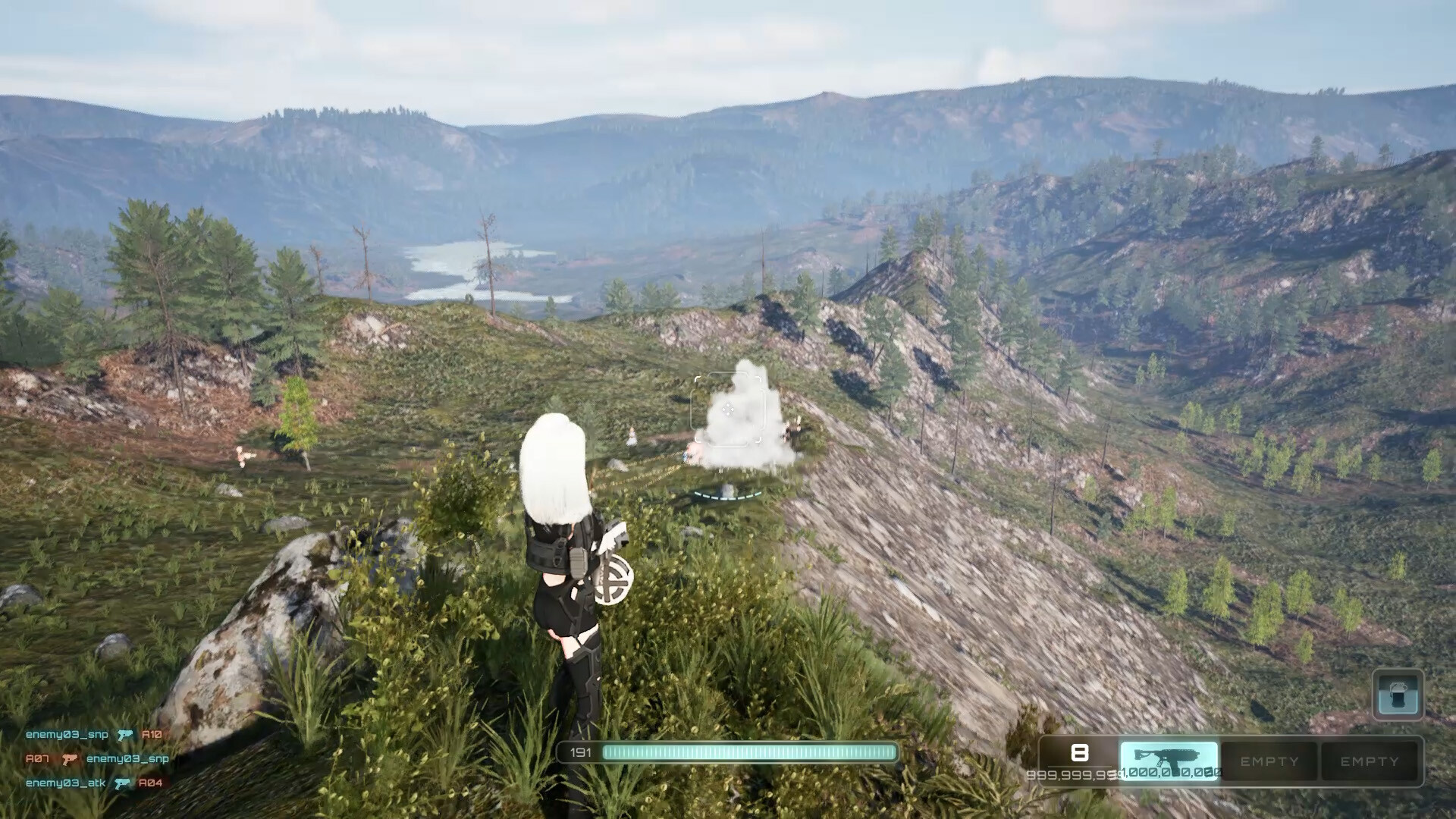The image size is (1456, 819).
Task: Click the A10 name in the kill feed
Action: [x=152, y=734]
